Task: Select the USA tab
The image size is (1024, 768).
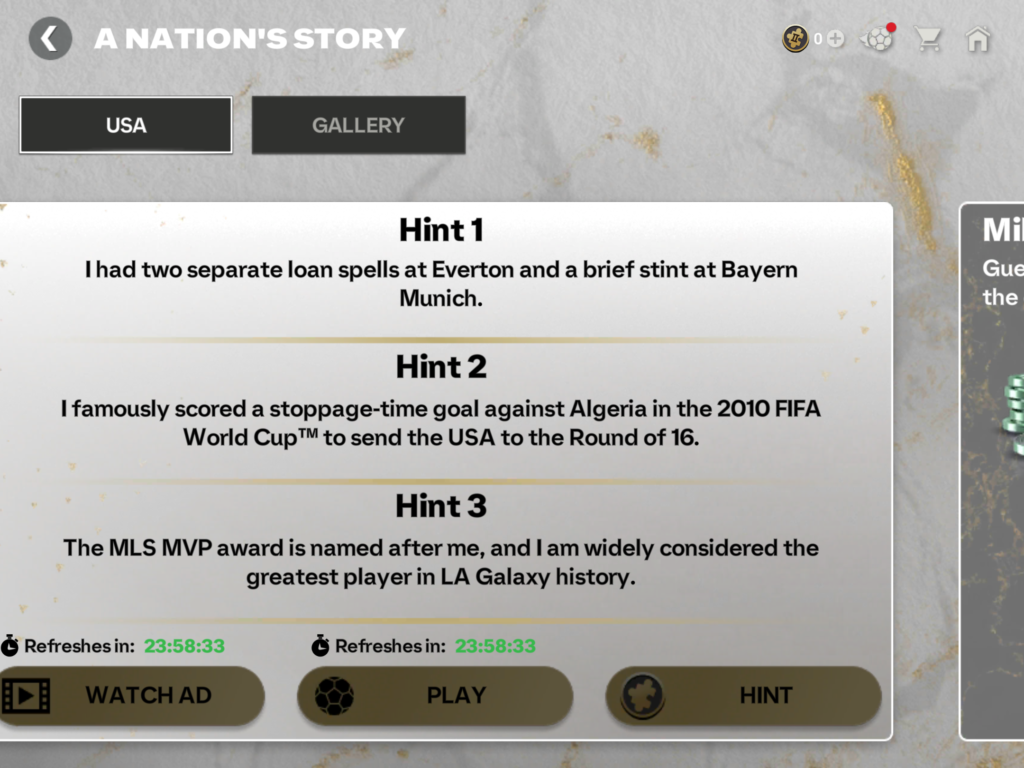Action: pyautogui.click(x=126, y=125)
